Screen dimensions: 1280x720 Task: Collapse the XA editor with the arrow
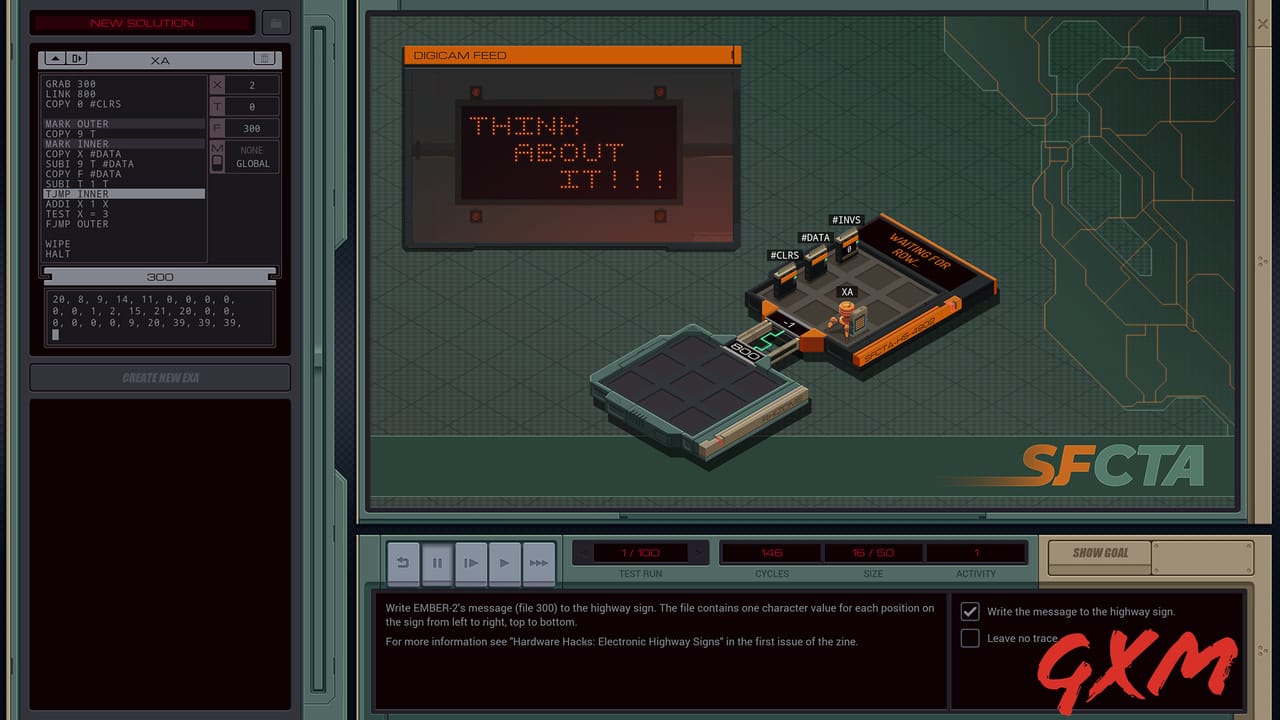pyautogui.click(x=55, y=58)
